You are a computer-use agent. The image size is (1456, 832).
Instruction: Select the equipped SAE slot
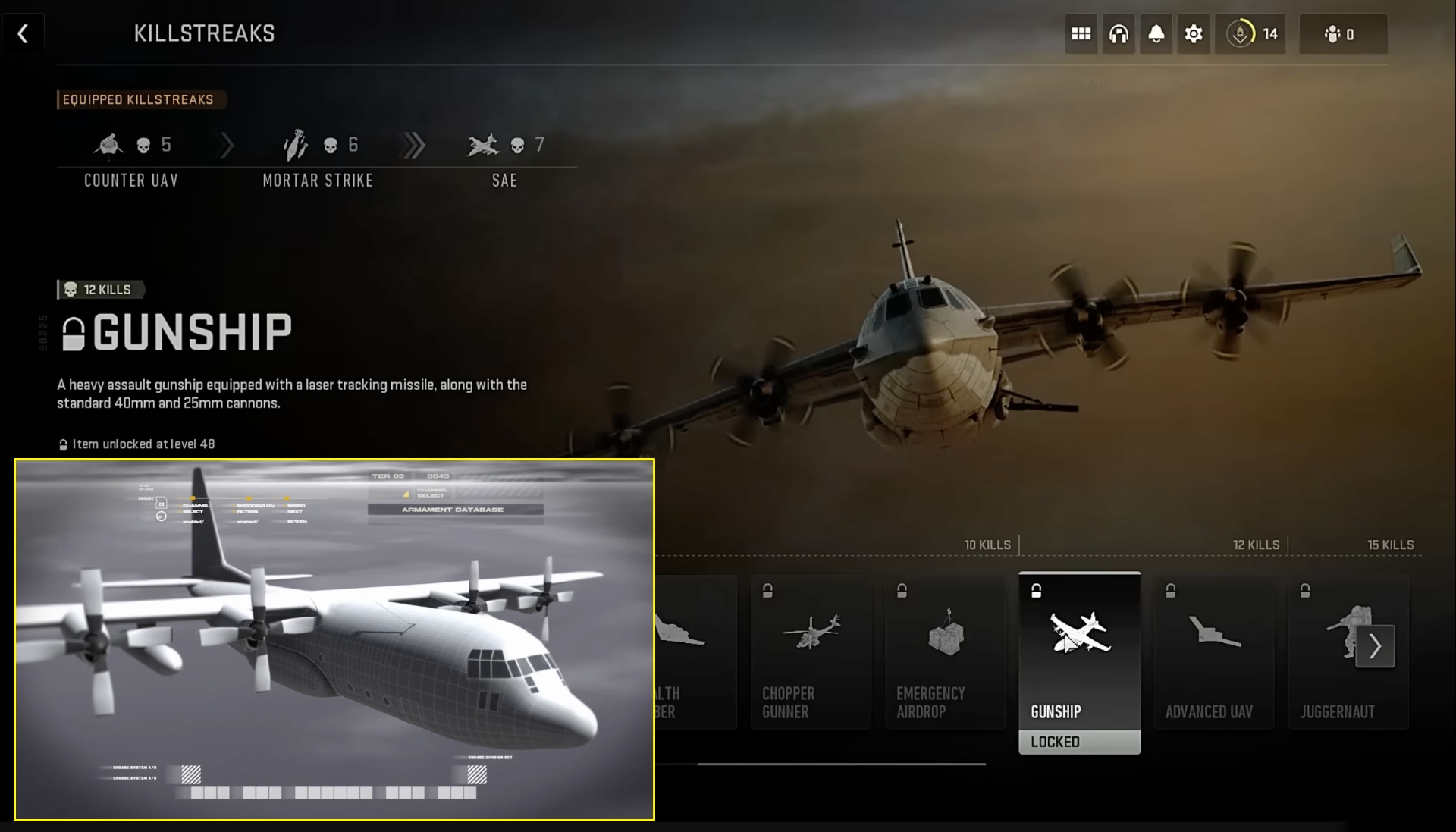[504, 155]
